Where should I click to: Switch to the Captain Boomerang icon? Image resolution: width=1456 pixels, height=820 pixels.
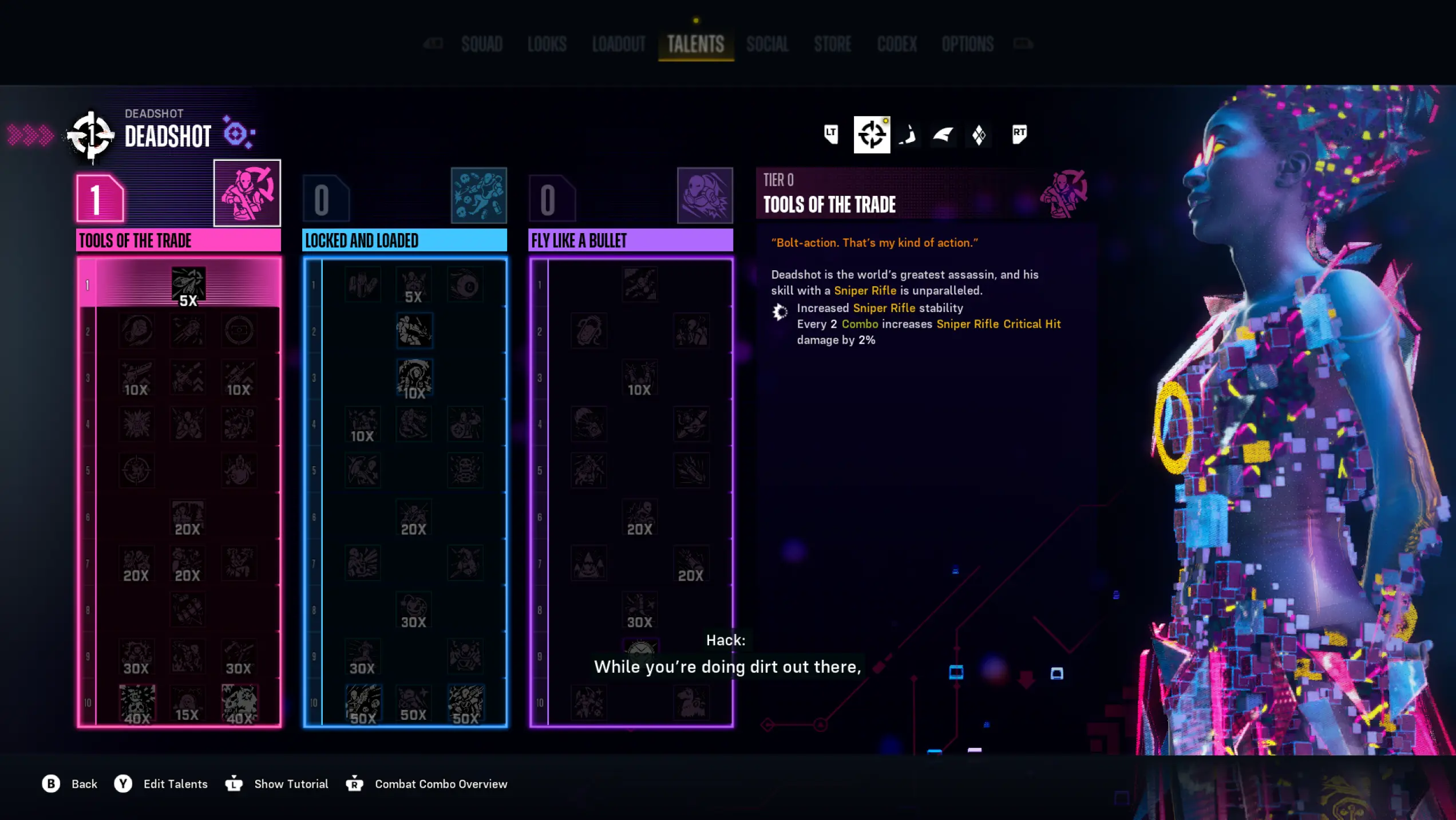click(908, 135)
